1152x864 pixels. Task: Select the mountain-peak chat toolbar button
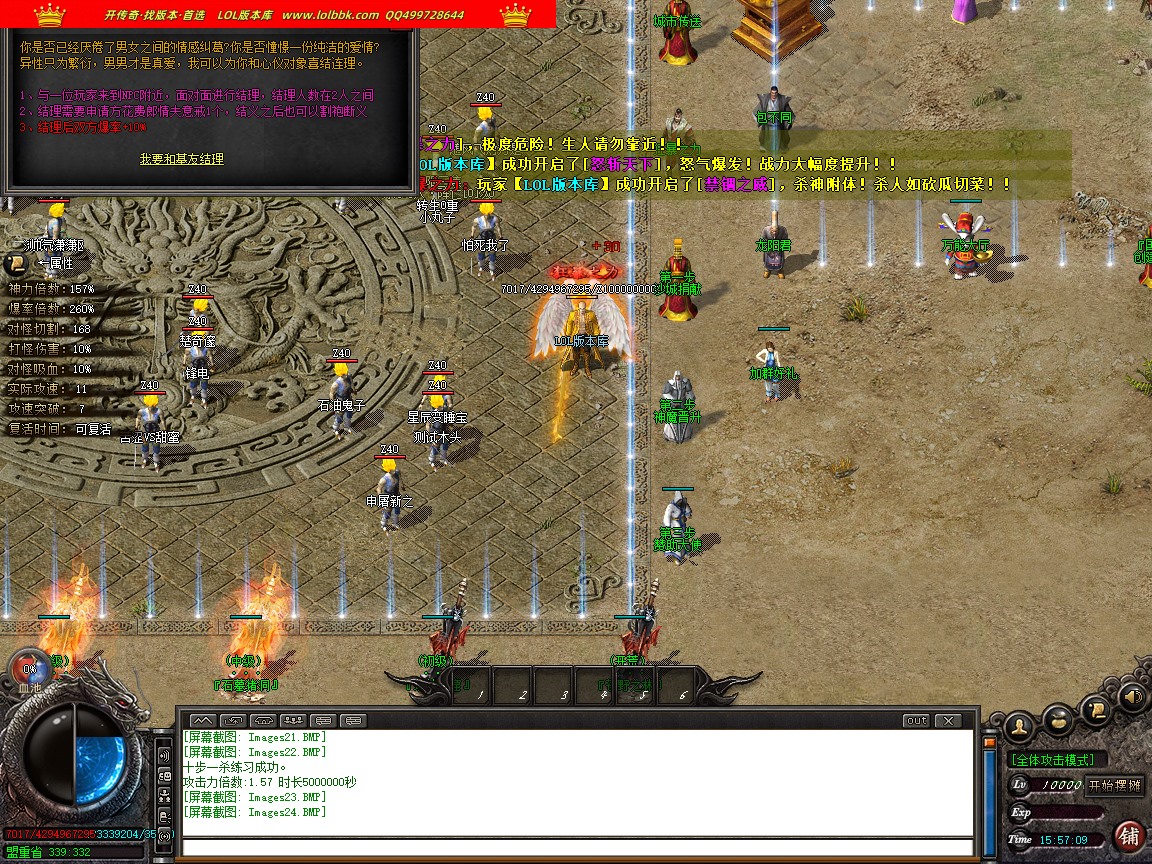[x=203, y=720]
